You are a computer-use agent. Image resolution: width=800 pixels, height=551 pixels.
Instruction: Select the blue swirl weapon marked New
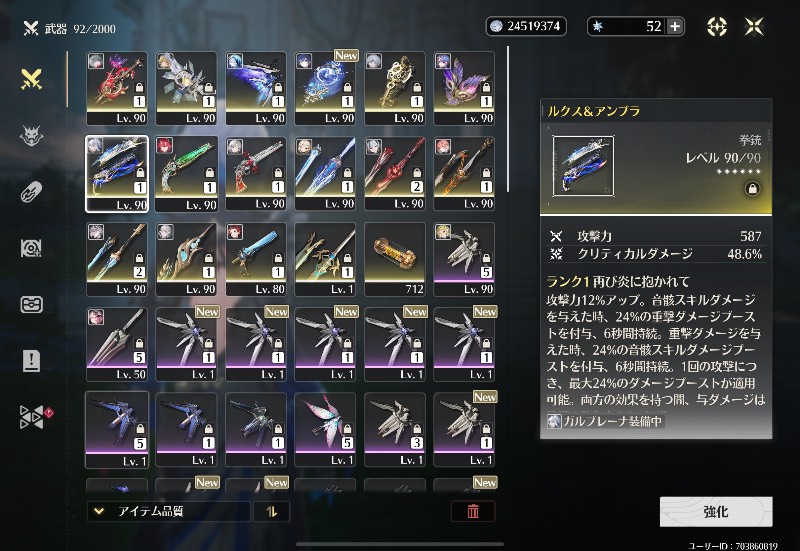pos(325,88)
